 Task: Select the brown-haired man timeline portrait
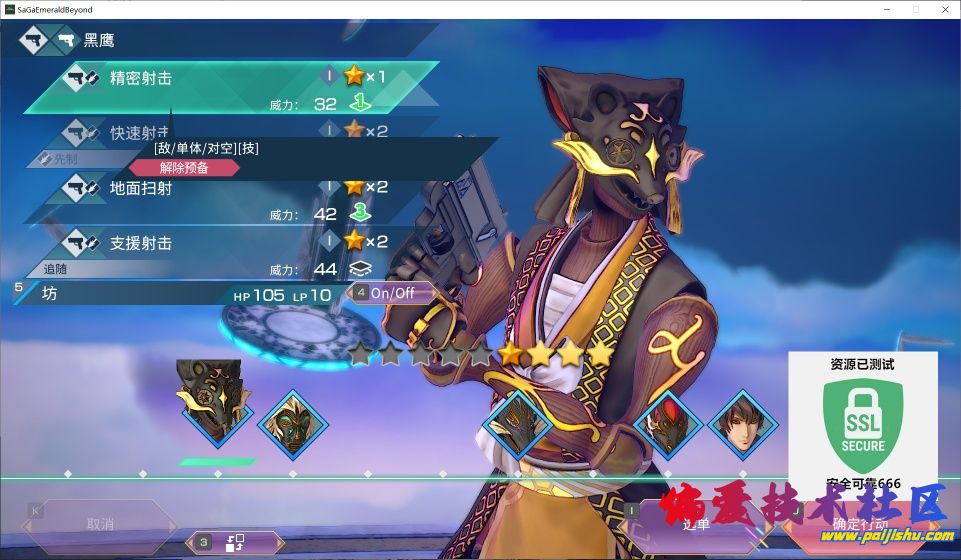(x=743, y=424)
